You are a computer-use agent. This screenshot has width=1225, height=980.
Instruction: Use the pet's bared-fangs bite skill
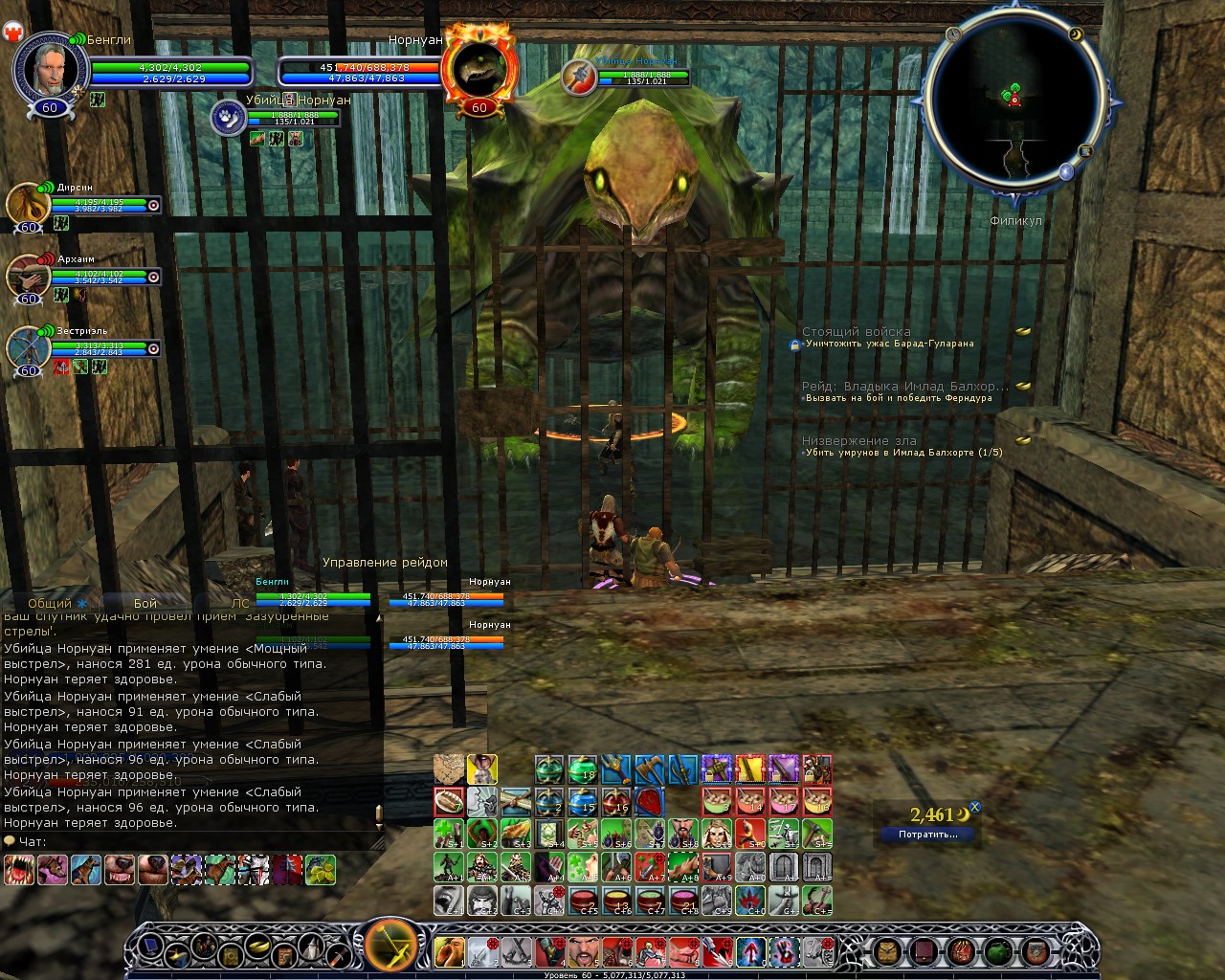(19, 869)
